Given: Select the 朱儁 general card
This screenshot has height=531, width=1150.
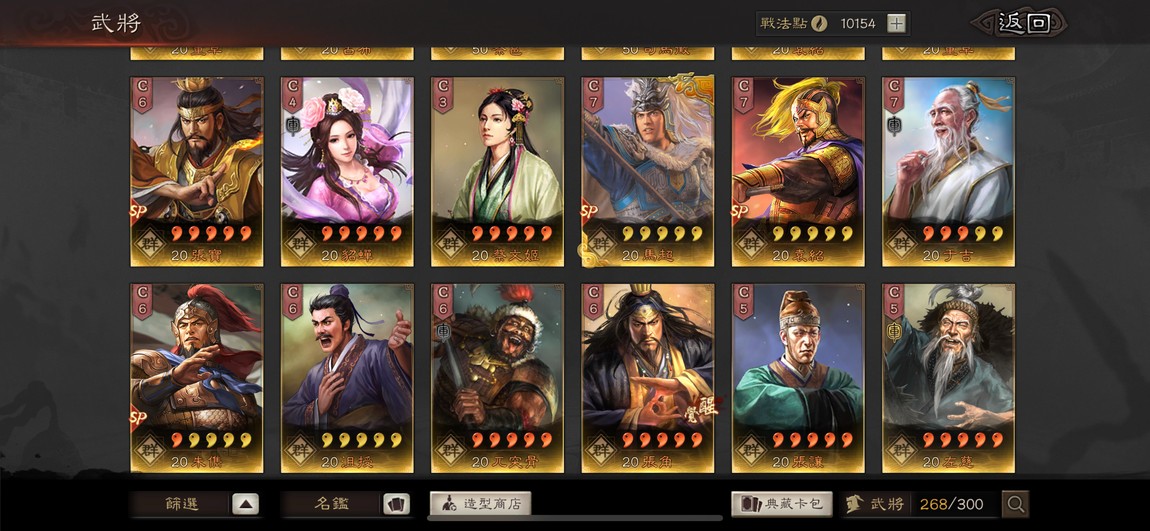Looking at the screenshot, I should pos(197,377).
